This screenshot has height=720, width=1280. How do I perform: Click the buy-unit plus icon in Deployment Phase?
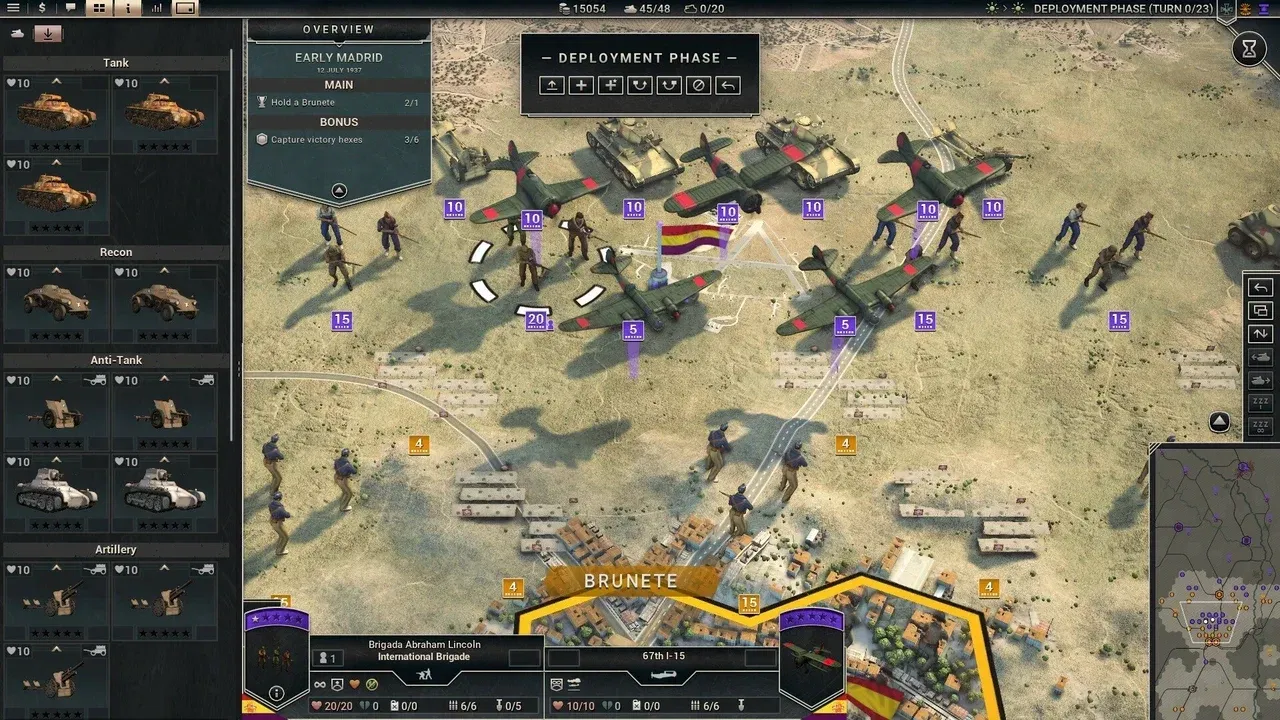pos(580,85)
